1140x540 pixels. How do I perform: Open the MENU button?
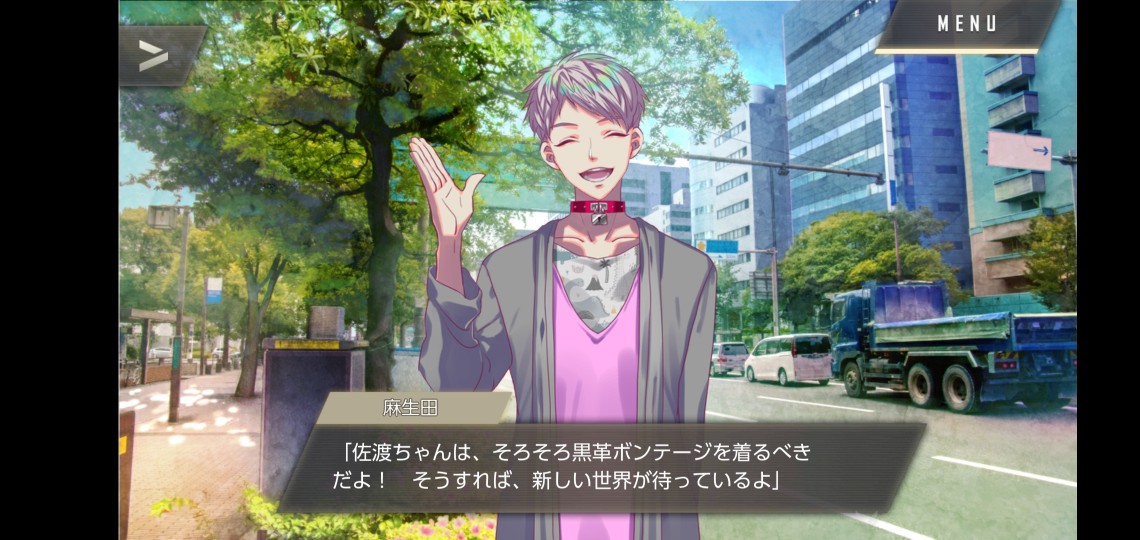966,25
